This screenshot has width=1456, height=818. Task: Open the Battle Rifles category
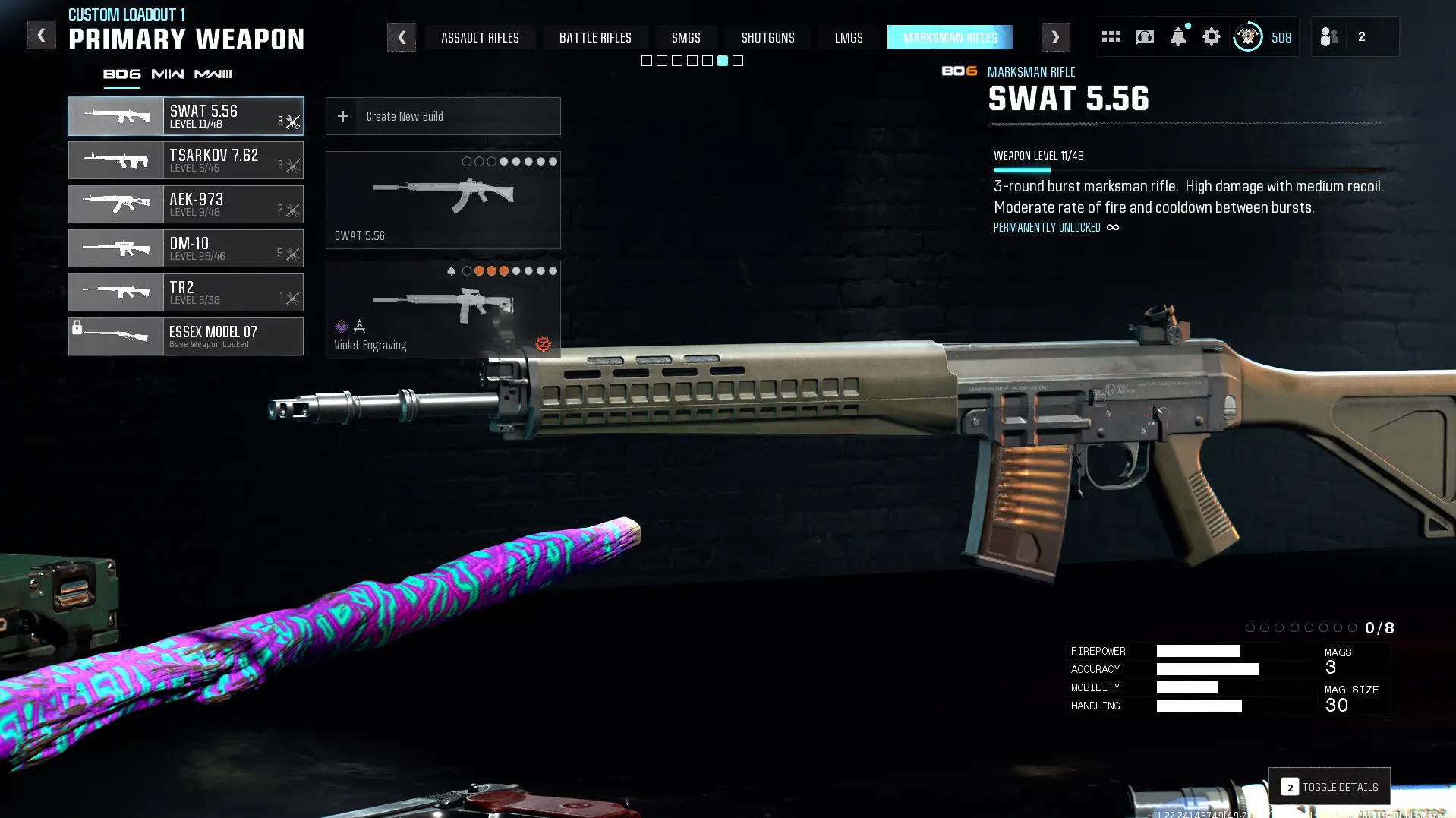[595, 37]
